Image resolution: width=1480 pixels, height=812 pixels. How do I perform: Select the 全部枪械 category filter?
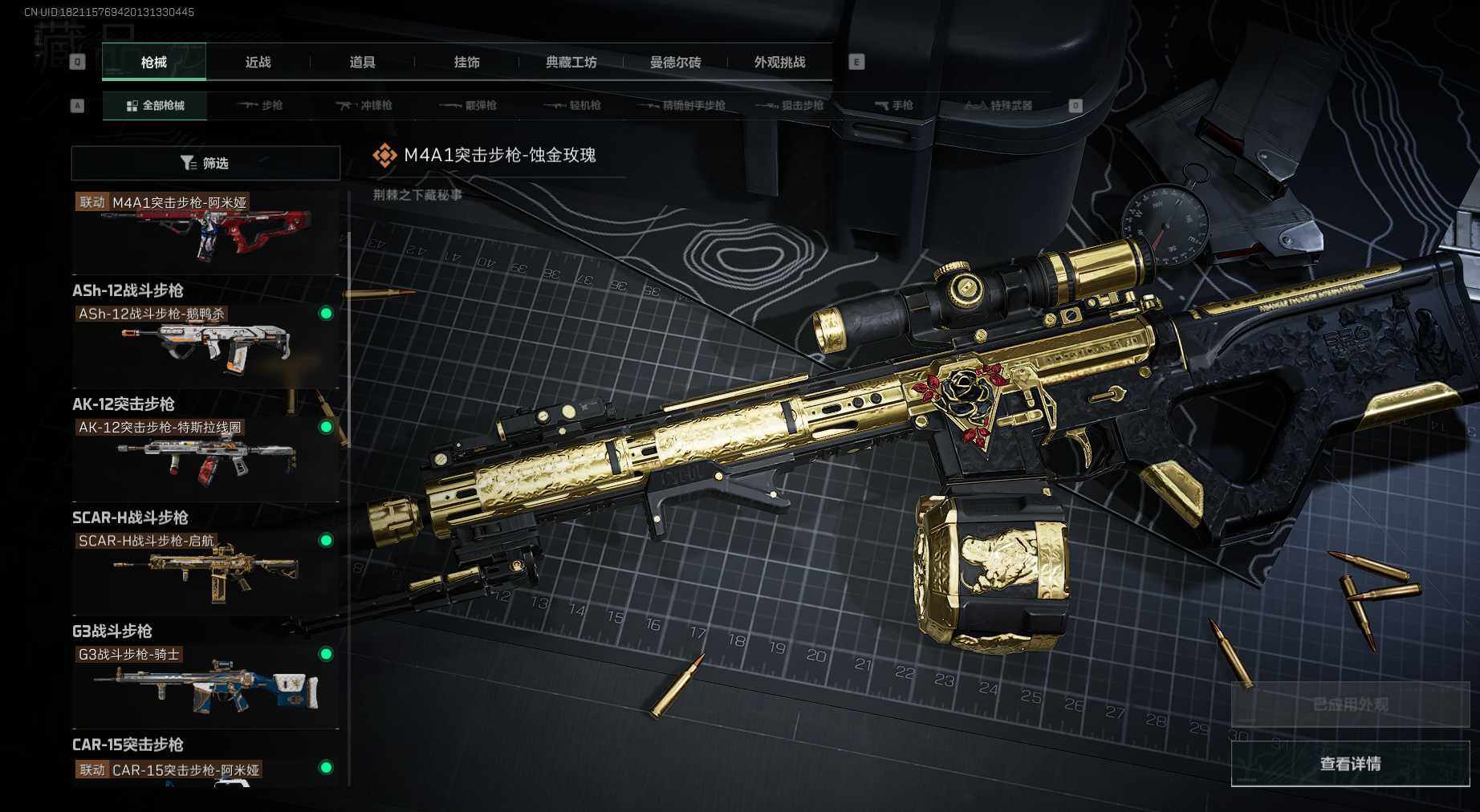(x=155, y=105)
